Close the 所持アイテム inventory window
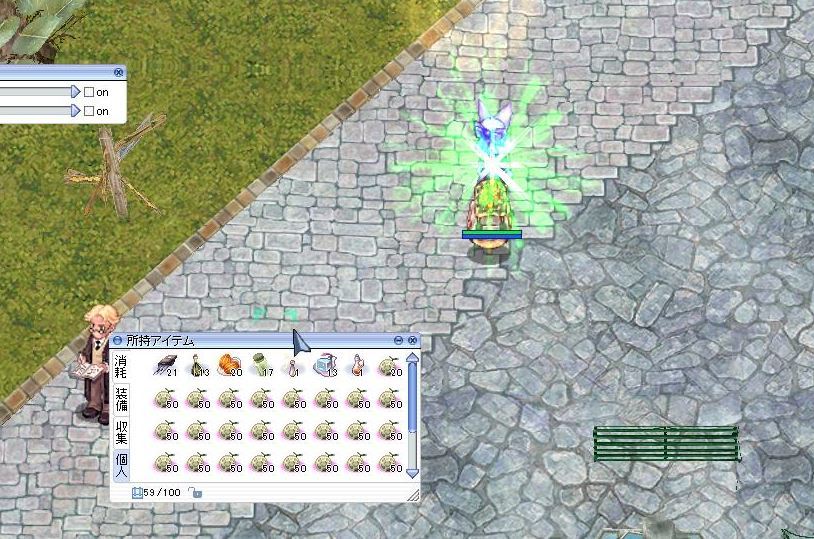The height and width of the screenshot is (539, 814). click(x=412, y=341)
